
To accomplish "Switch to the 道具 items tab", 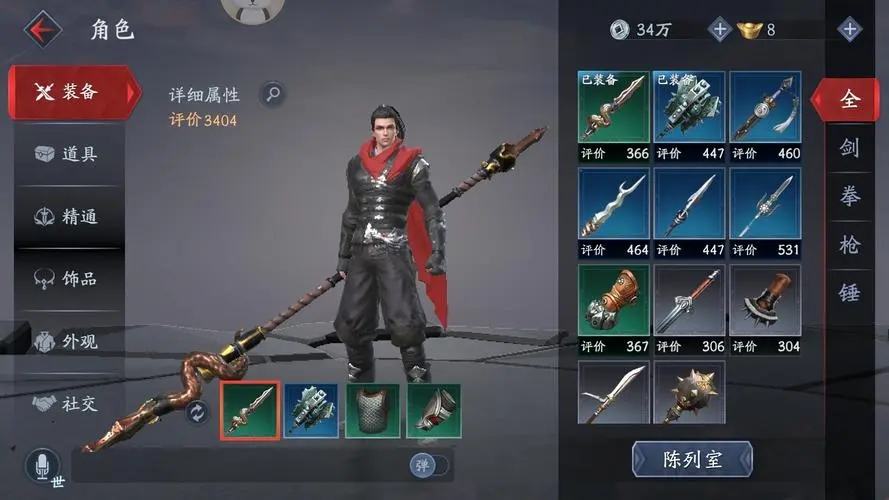I will point(68,154).
